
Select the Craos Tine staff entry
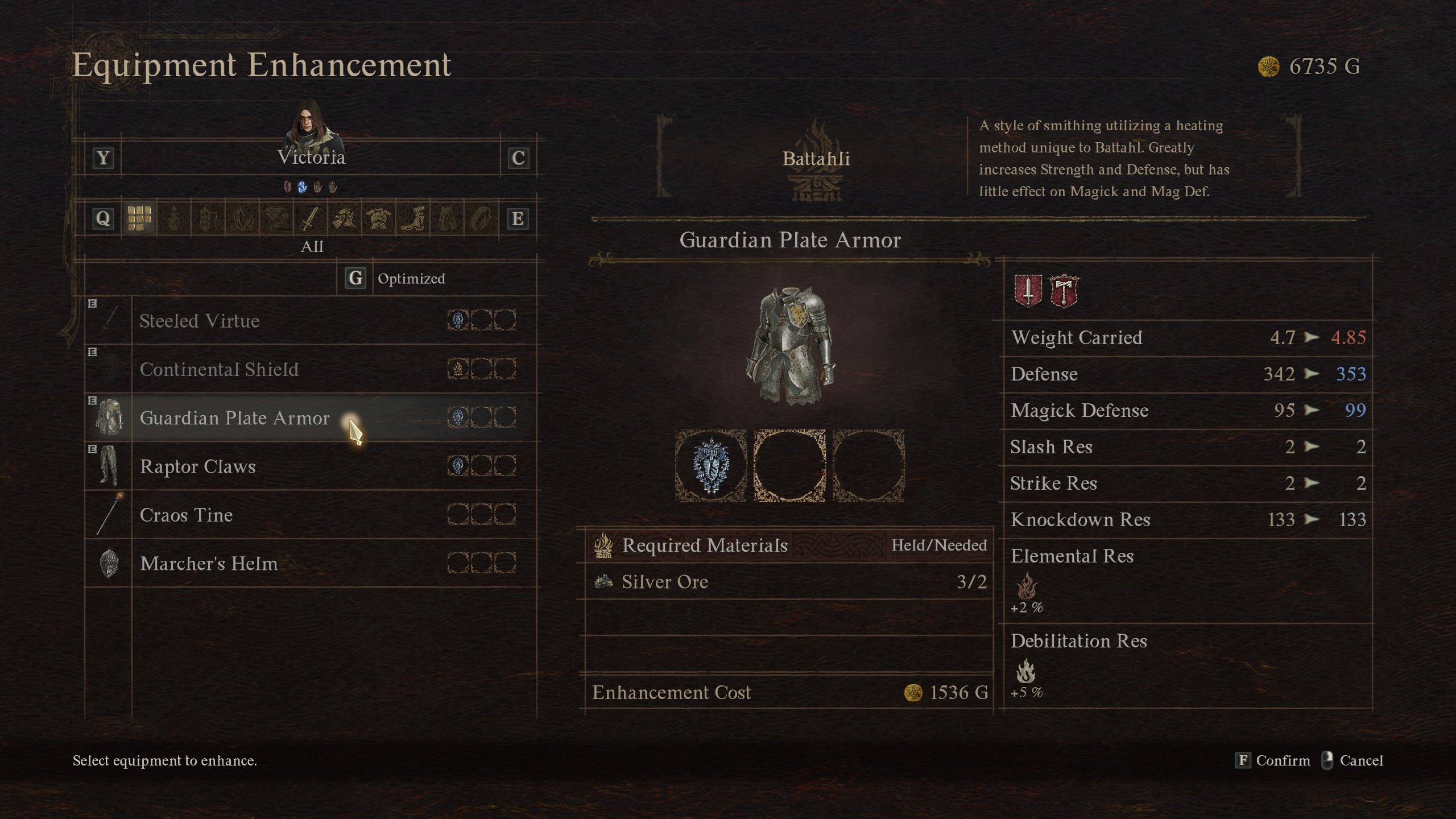pyautogui.click(x=186, y=515)
